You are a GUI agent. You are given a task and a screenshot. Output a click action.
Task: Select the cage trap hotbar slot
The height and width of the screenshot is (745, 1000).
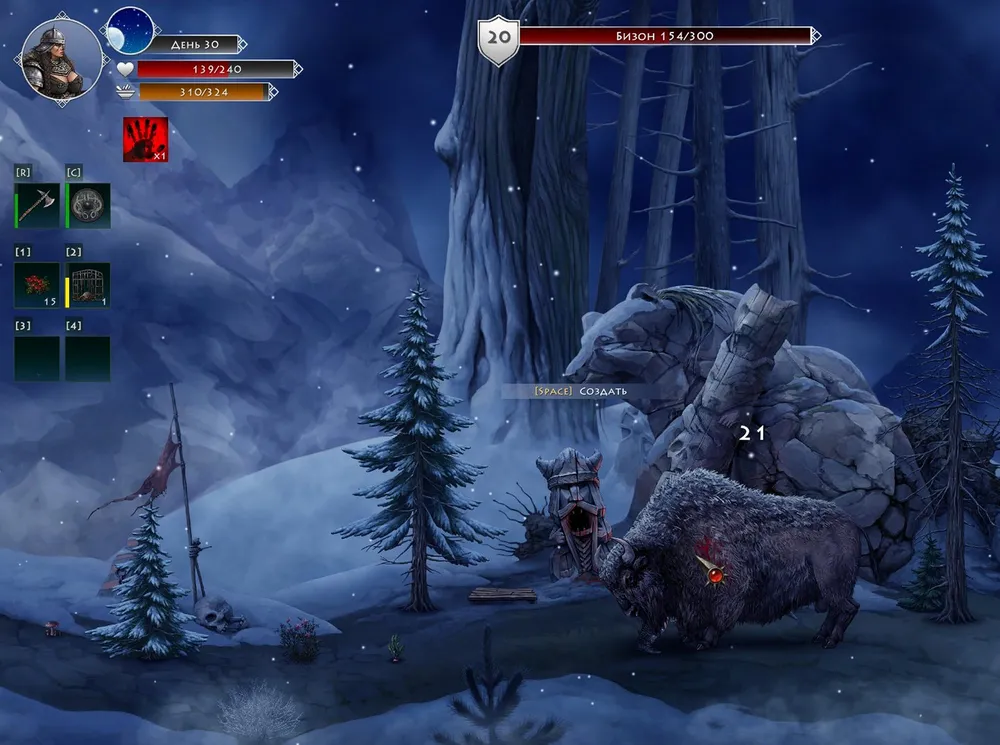(x=88, y=284)
